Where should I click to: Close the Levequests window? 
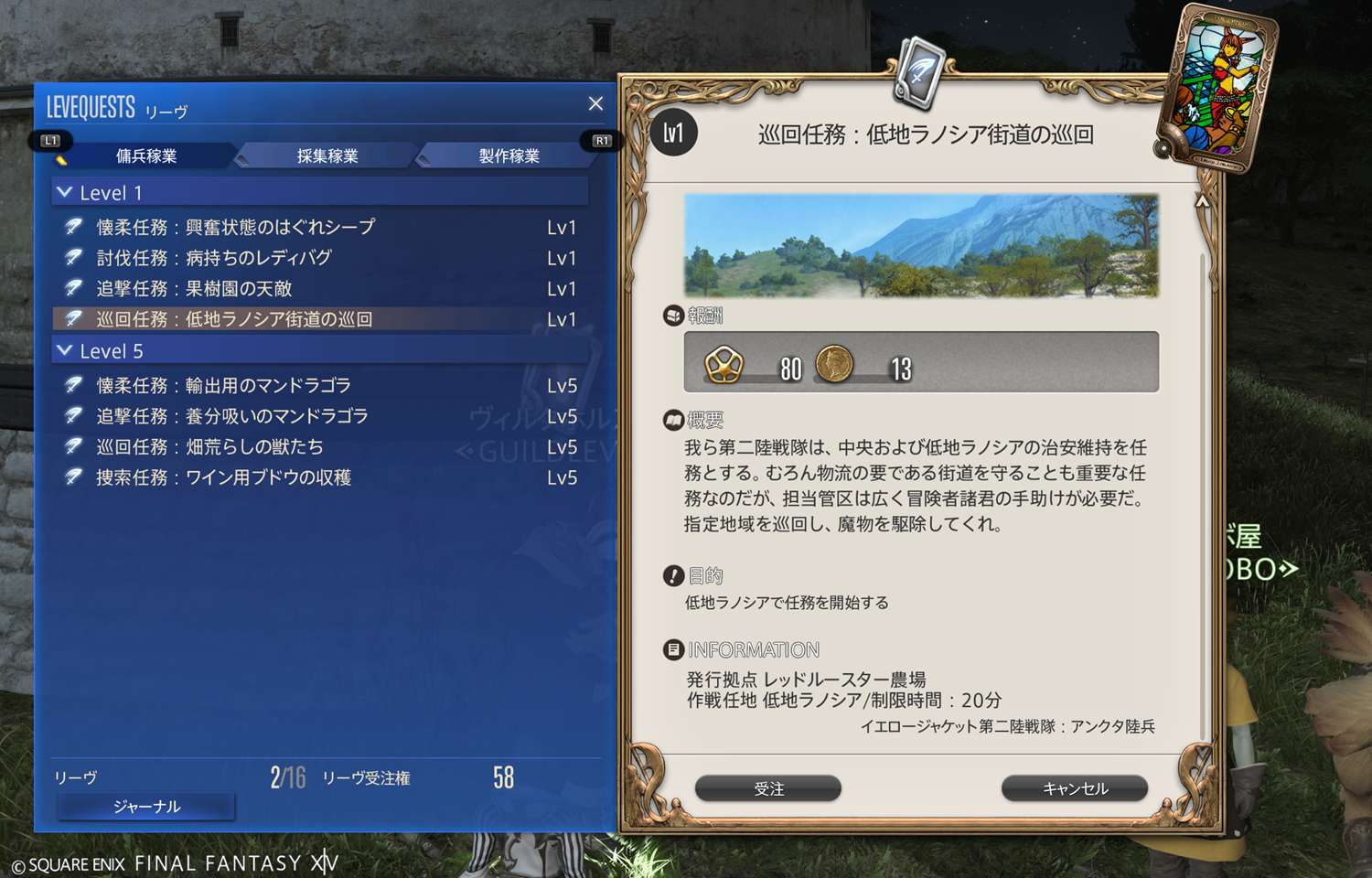(595, 104)
